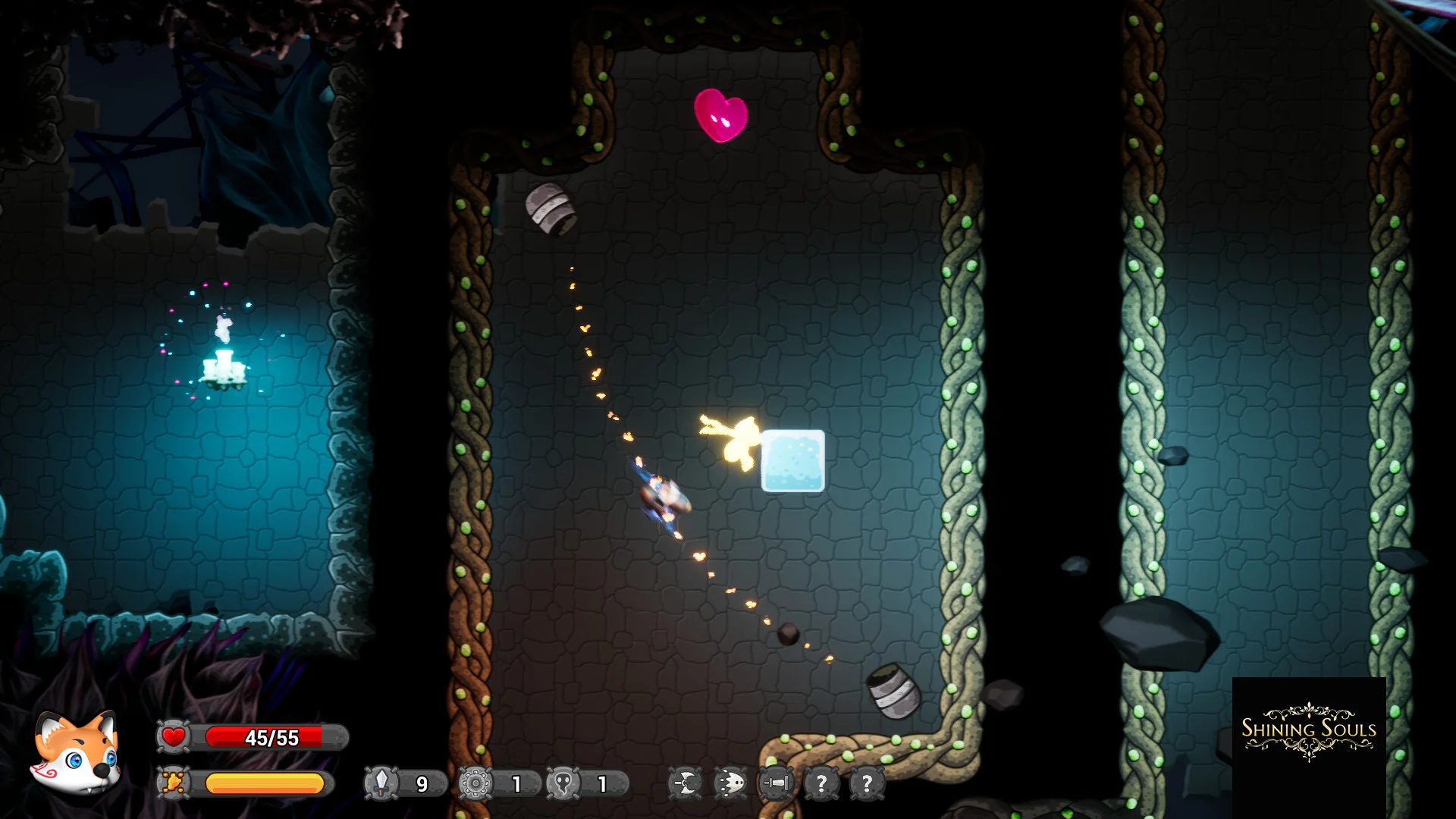1456x819 pixels.
Task: Click the fox character portrait
Action: click(x=76, y=753)
